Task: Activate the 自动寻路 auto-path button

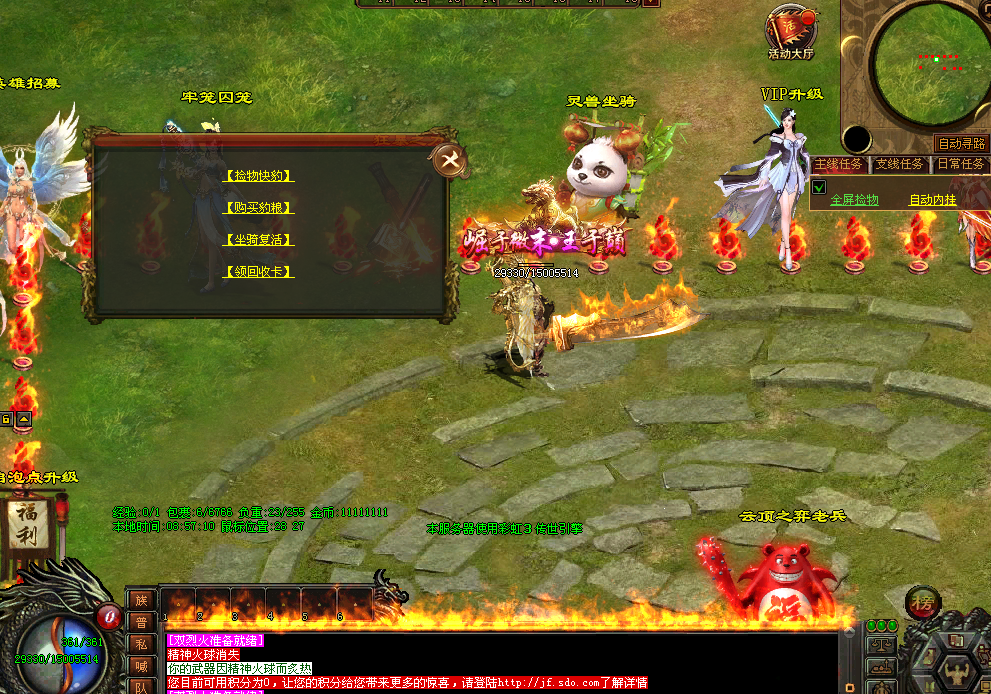Action: 961,143
